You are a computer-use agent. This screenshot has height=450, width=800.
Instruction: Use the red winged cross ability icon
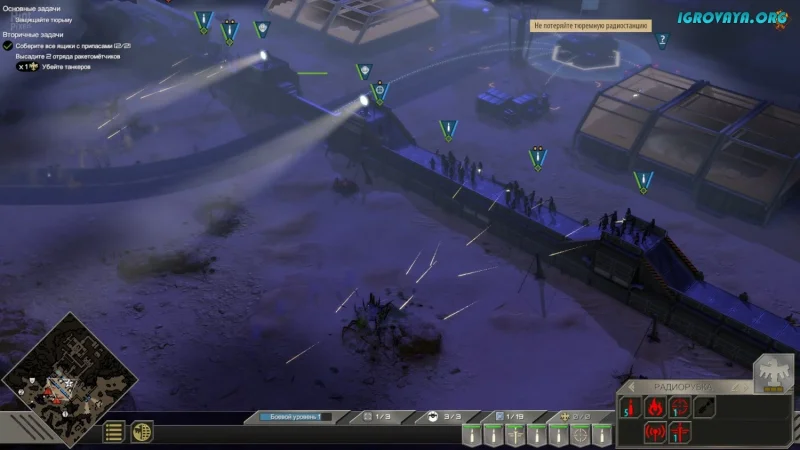click(681, 433)
